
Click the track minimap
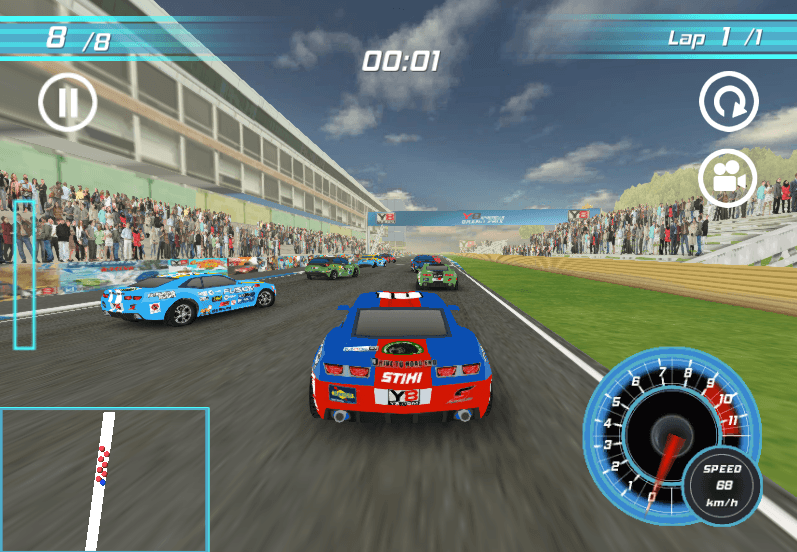[104, 479]
